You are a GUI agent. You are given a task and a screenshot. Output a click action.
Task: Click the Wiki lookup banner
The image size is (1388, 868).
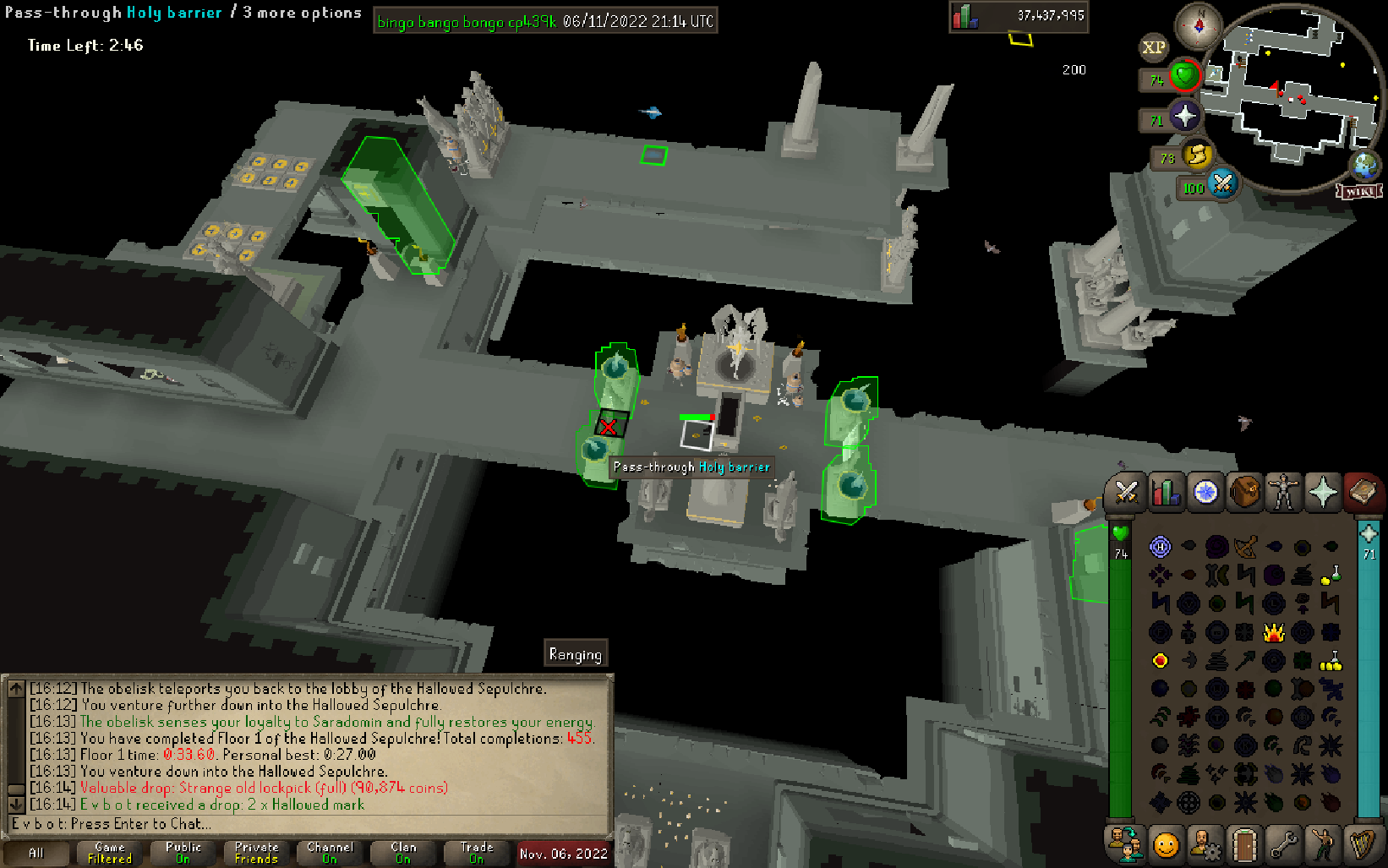[x=1359, y=192]
